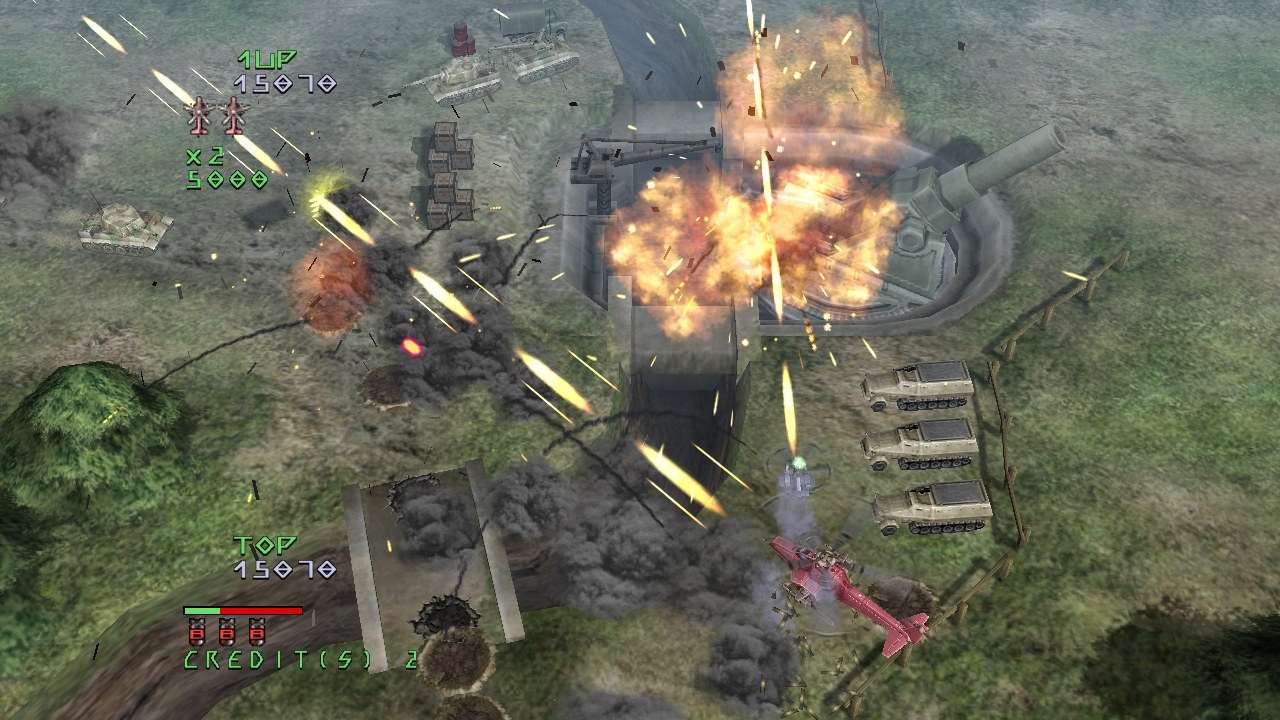
Task: Click the middle bomb icon in the HUD
Action: point(228,632)
